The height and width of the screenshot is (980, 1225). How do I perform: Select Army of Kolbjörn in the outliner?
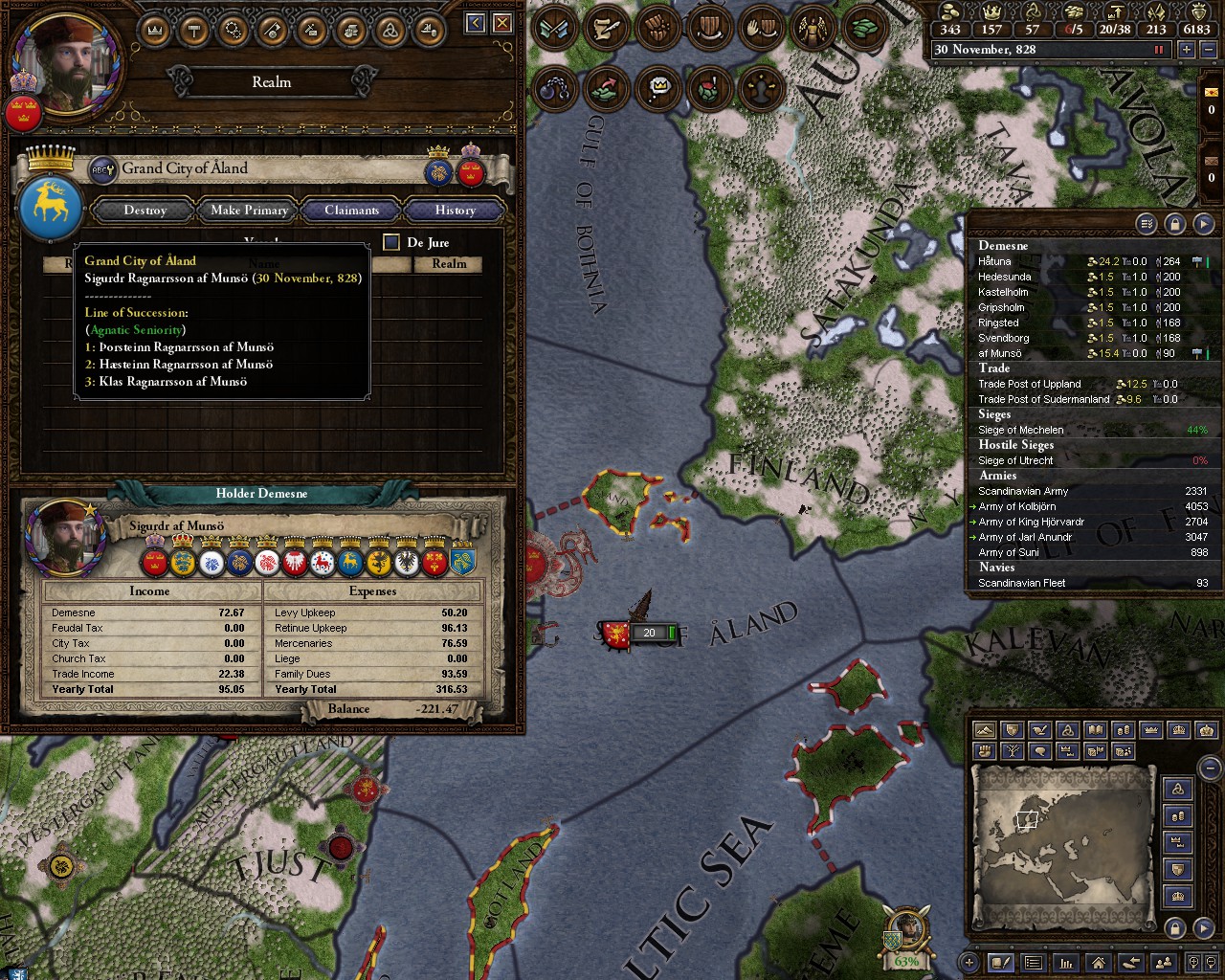[1017, 506]
